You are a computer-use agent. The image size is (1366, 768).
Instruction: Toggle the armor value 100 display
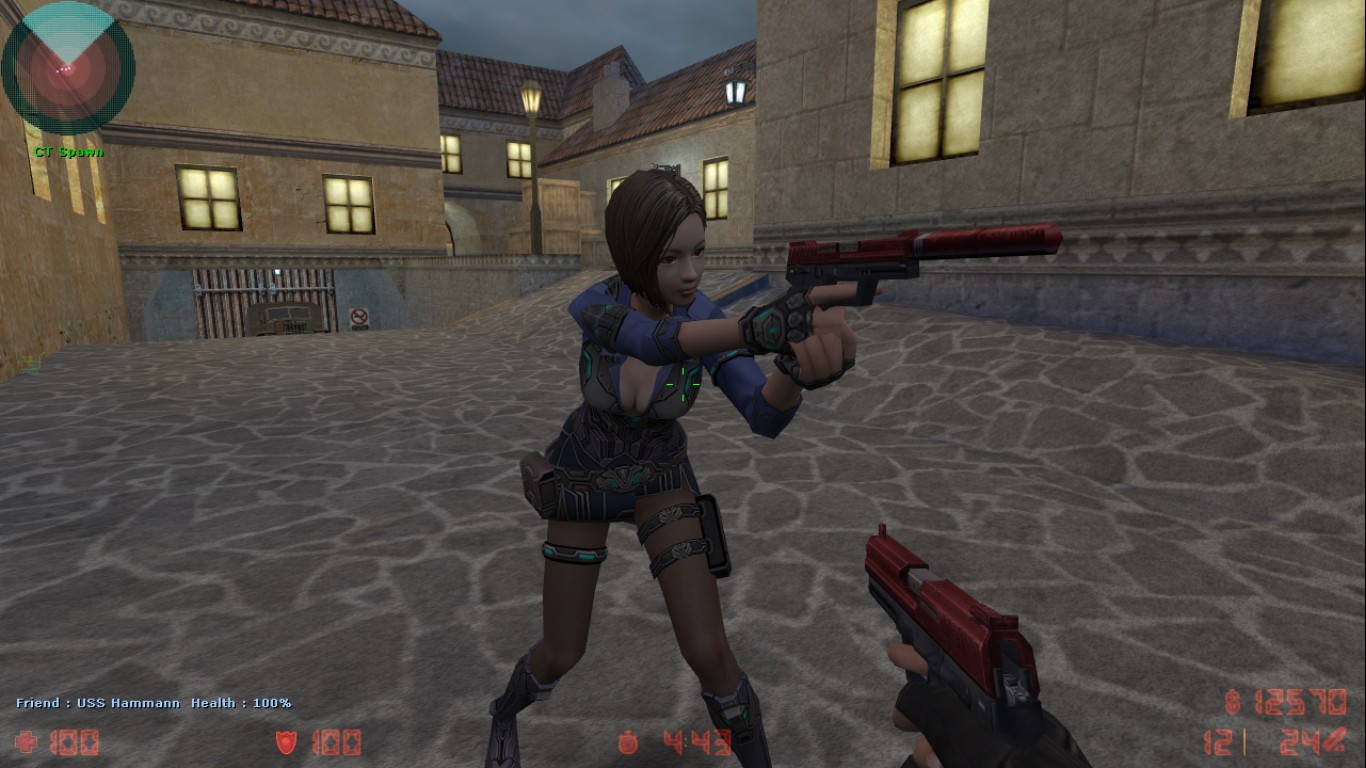(x=335, y=742)
